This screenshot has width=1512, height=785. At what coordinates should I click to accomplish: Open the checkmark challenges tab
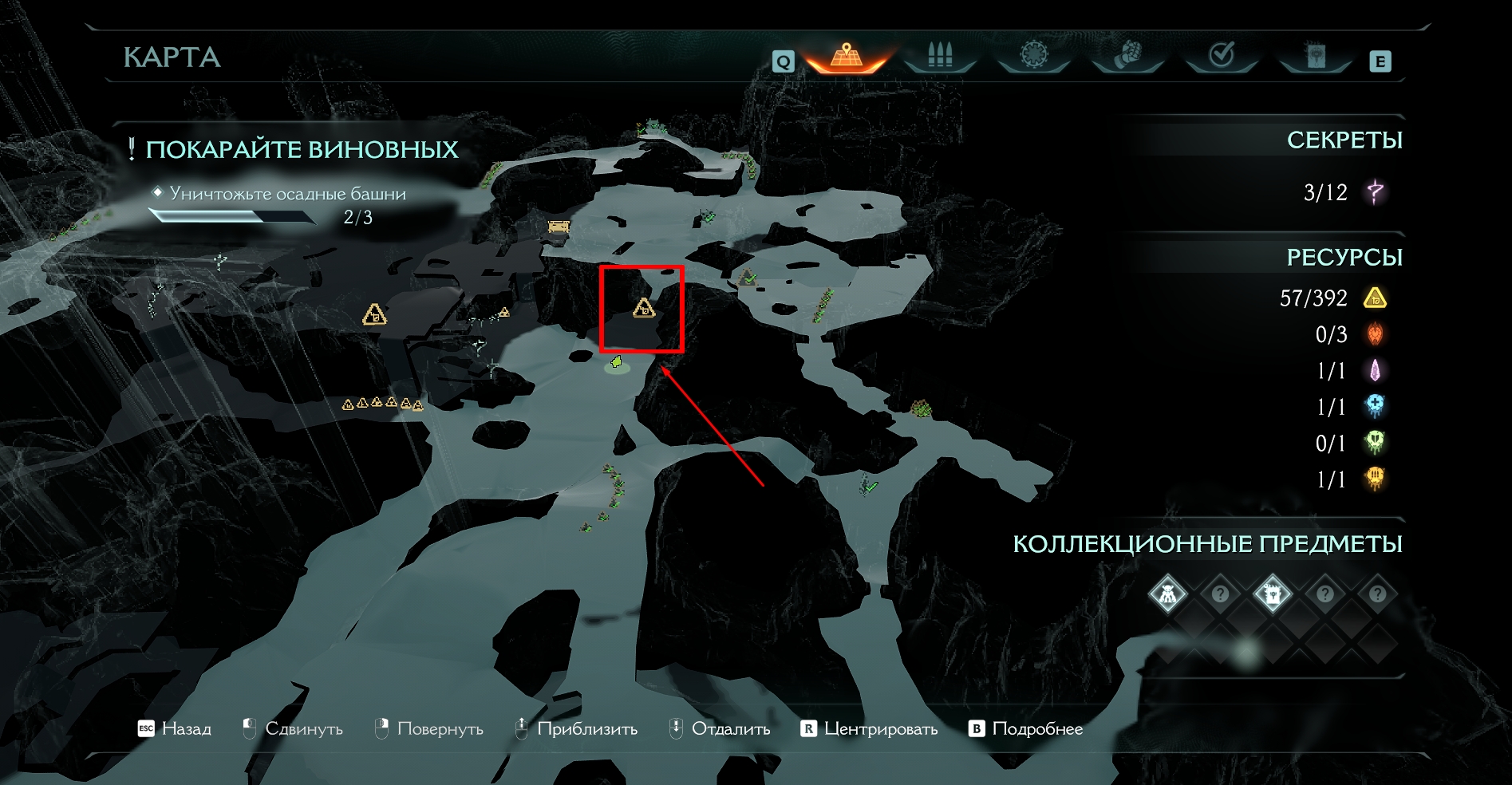tap(1222, 55)
